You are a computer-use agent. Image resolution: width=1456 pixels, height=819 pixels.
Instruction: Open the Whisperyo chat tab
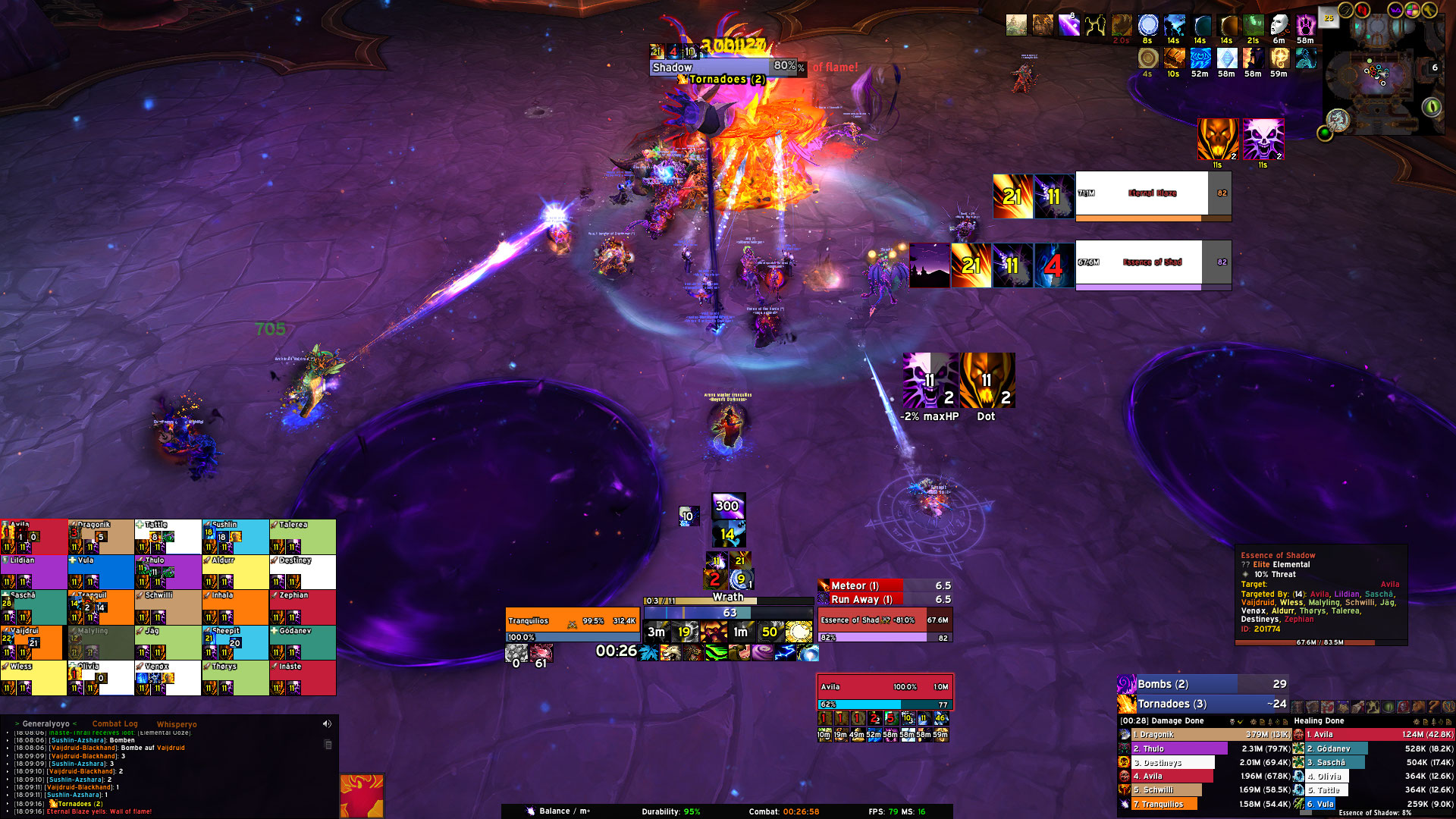[177, 724]
